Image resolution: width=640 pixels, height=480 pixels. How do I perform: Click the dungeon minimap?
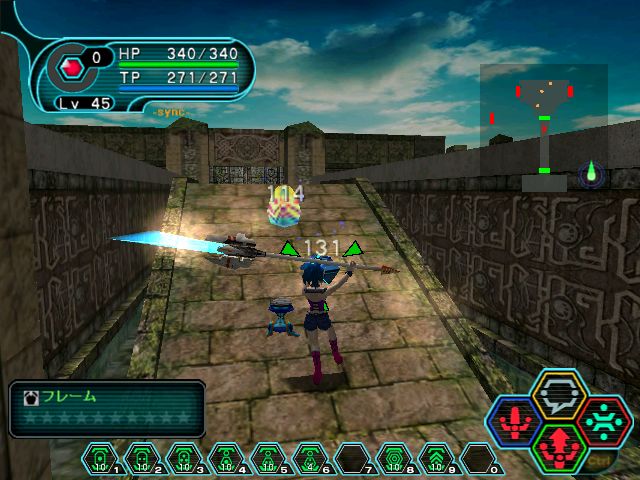tap(543, 127)
